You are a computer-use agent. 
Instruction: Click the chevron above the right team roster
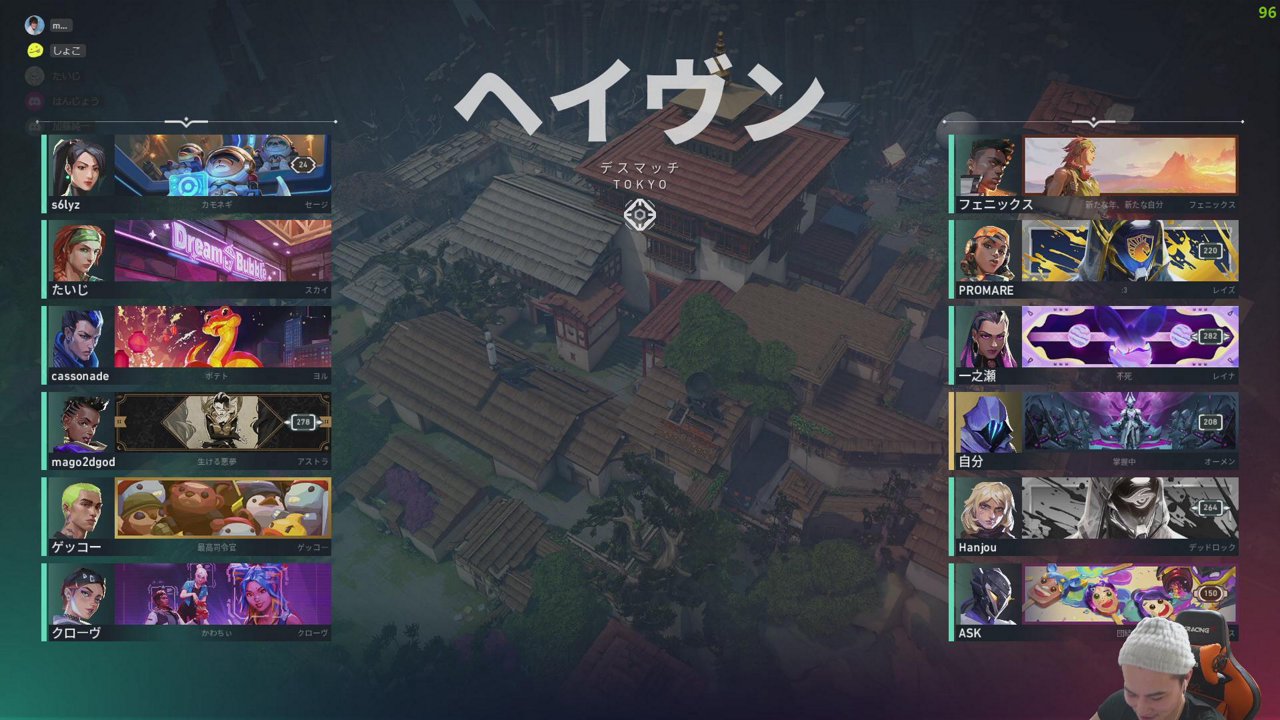coord(1093,121)
